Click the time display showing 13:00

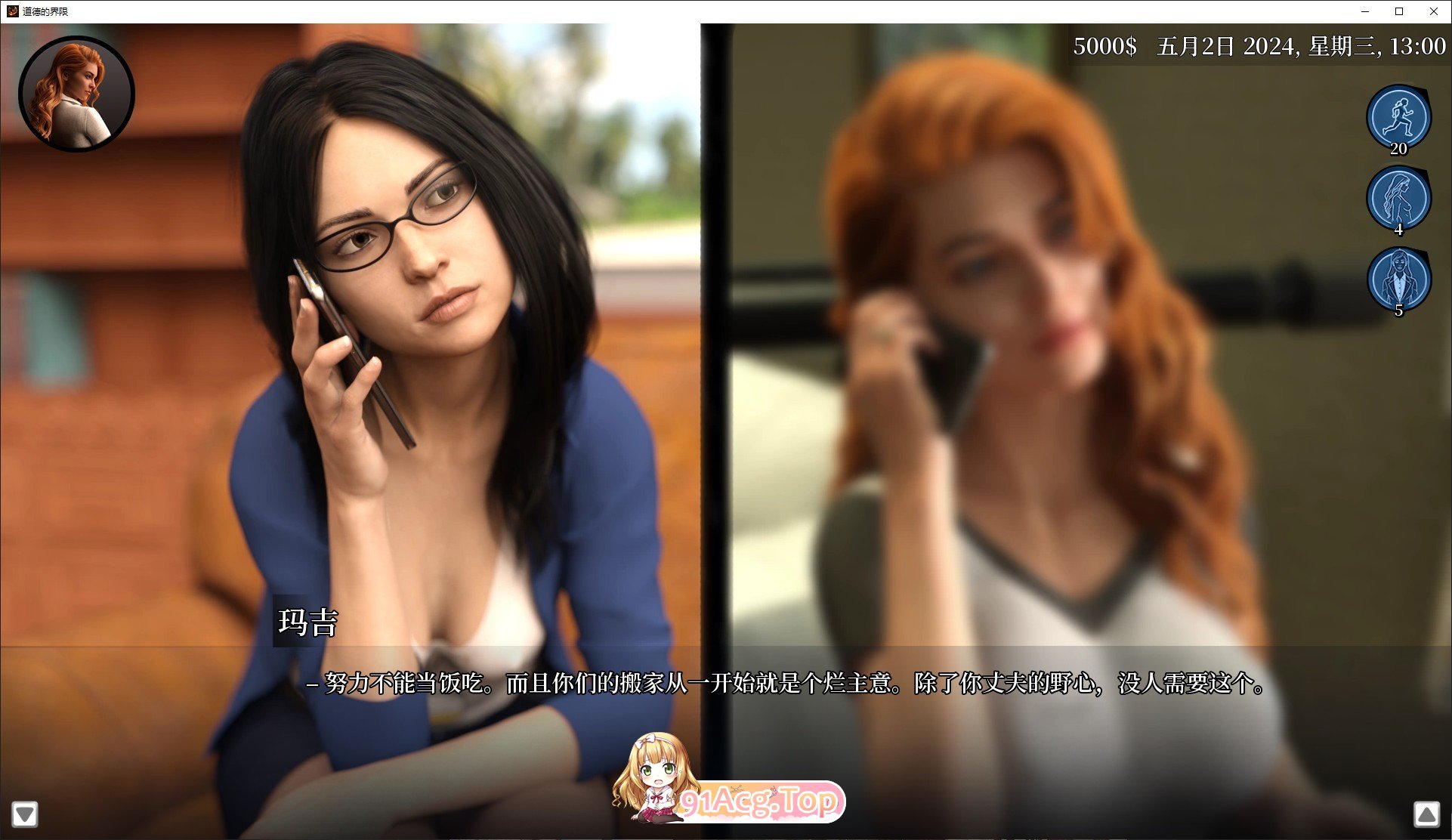(1417, 47)
